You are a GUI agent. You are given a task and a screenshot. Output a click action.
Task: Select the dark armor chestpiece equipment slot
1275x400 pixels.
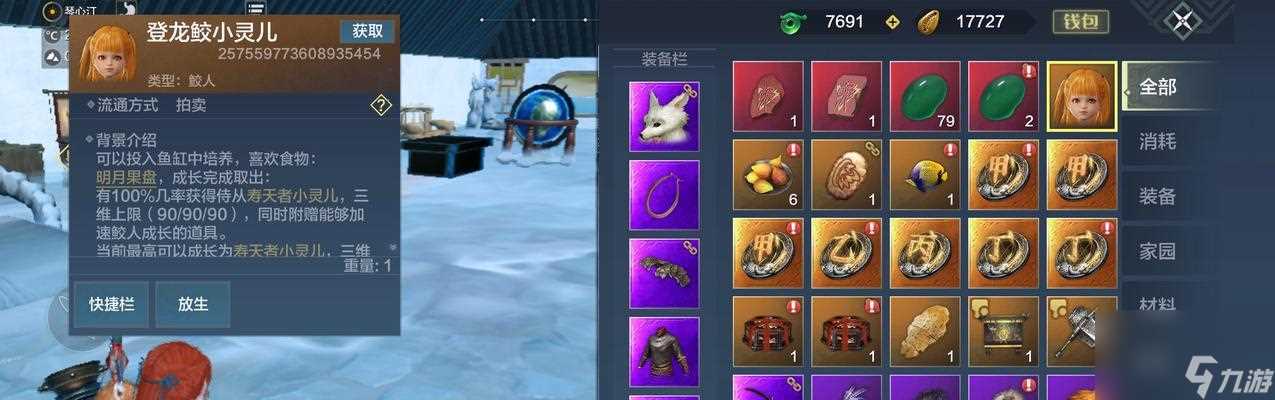coord(664,351)
